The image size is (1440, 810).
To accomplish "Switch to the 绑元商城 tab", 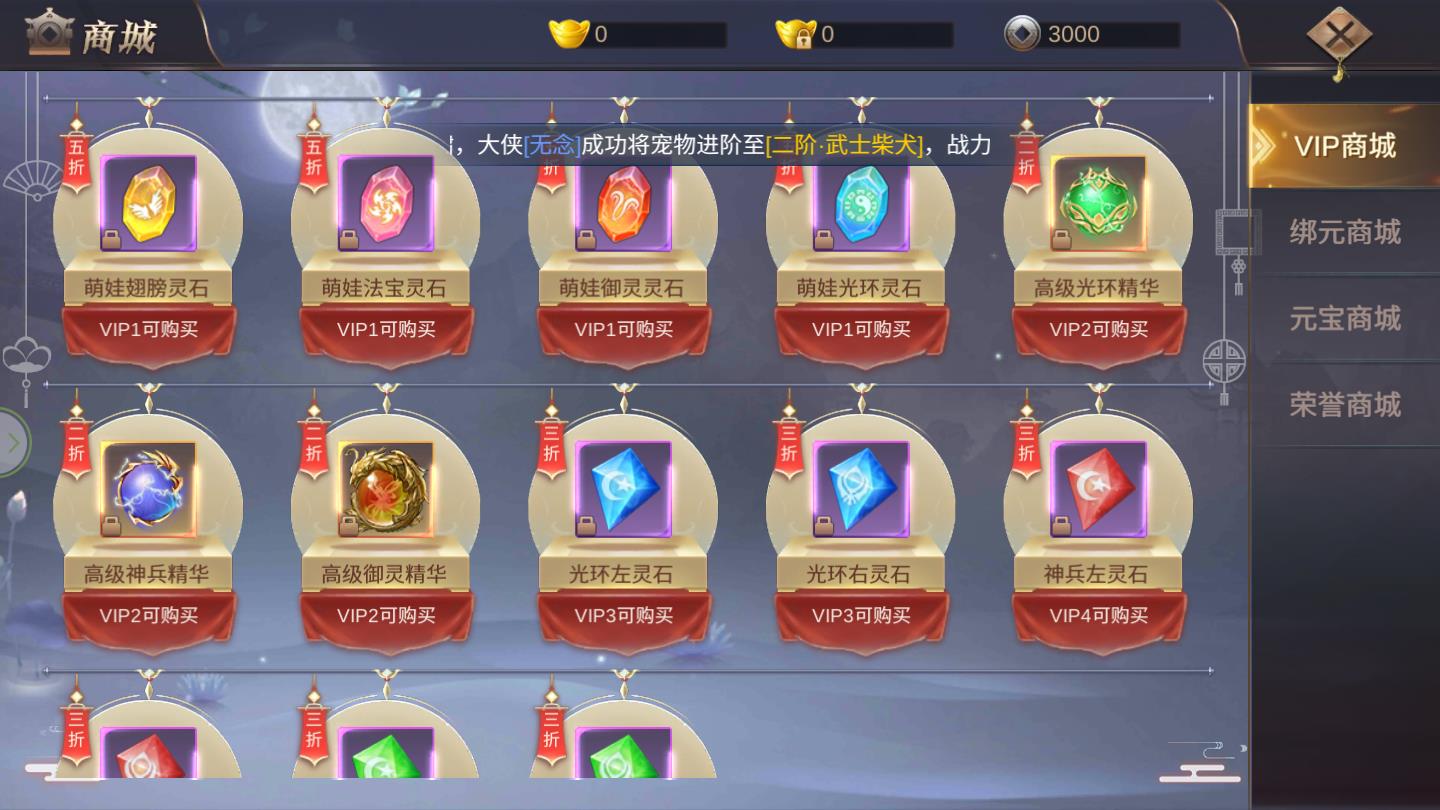I will click(x=1347, y=231).
